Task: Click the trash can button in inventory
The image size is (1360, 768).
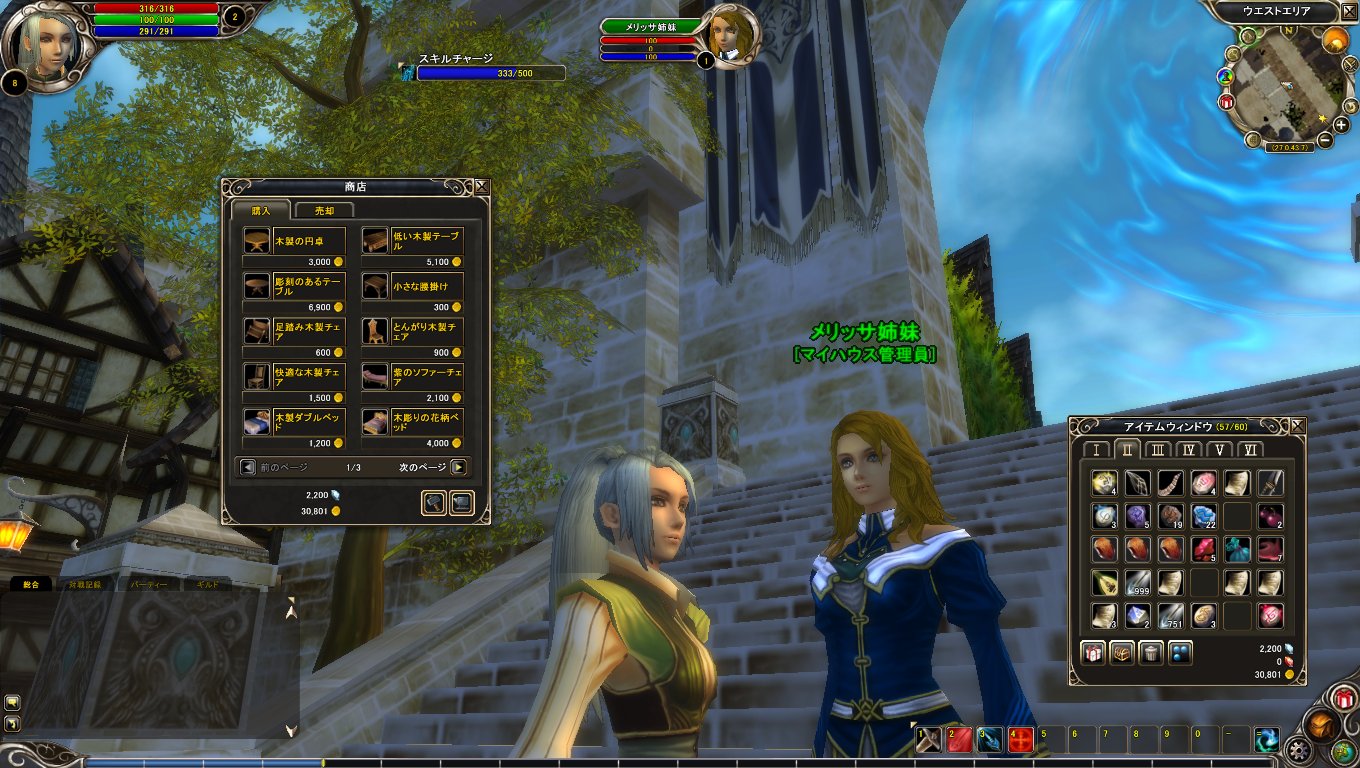Action: [x=1151, y=653]
